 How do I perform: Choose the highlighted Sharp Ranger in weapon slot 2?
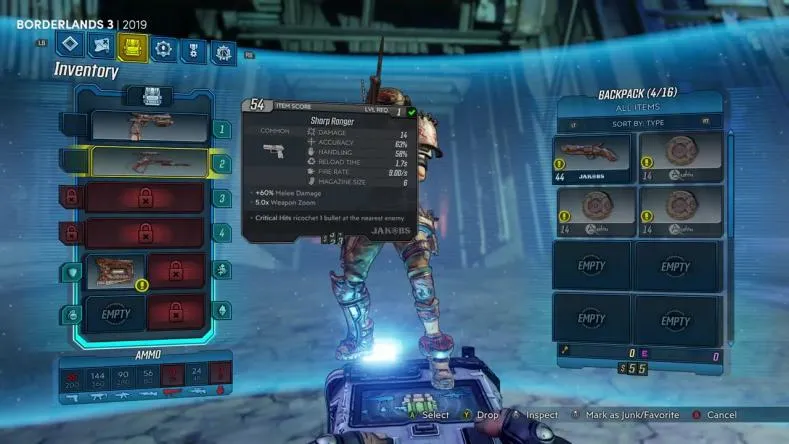tap(150, 162)
